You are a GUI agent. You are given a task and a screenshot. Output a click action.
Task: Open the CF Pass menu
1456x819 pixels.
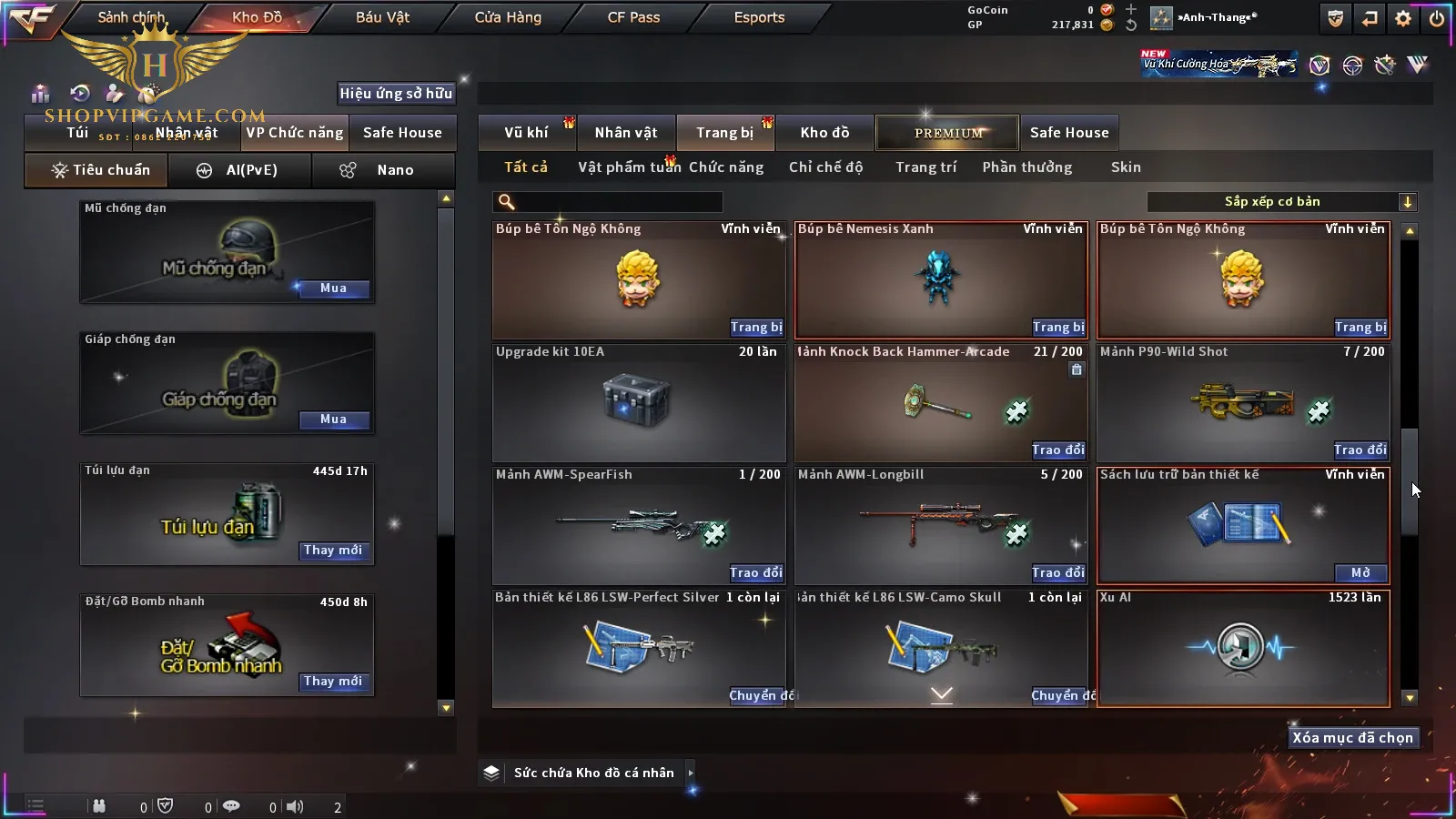[x=633, y=17]
